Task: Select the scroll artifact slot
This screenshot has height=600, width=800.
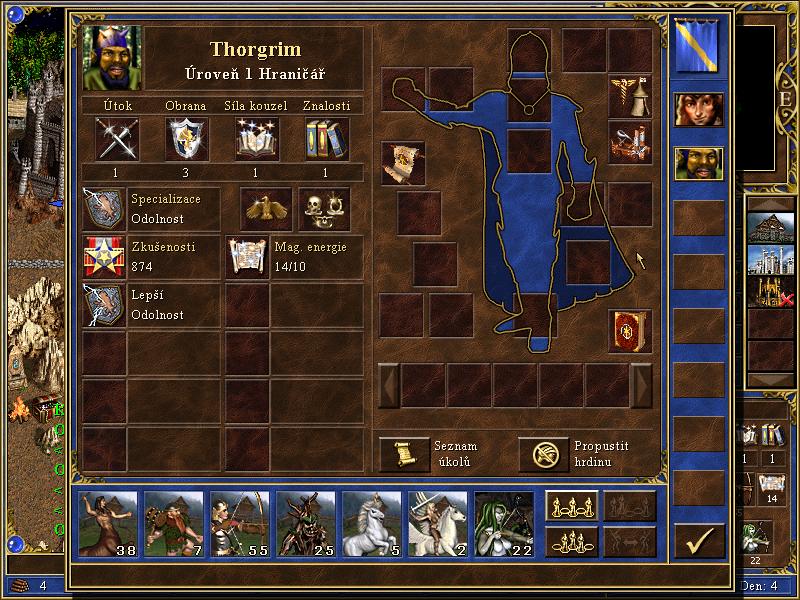Action: coord(403,163)
